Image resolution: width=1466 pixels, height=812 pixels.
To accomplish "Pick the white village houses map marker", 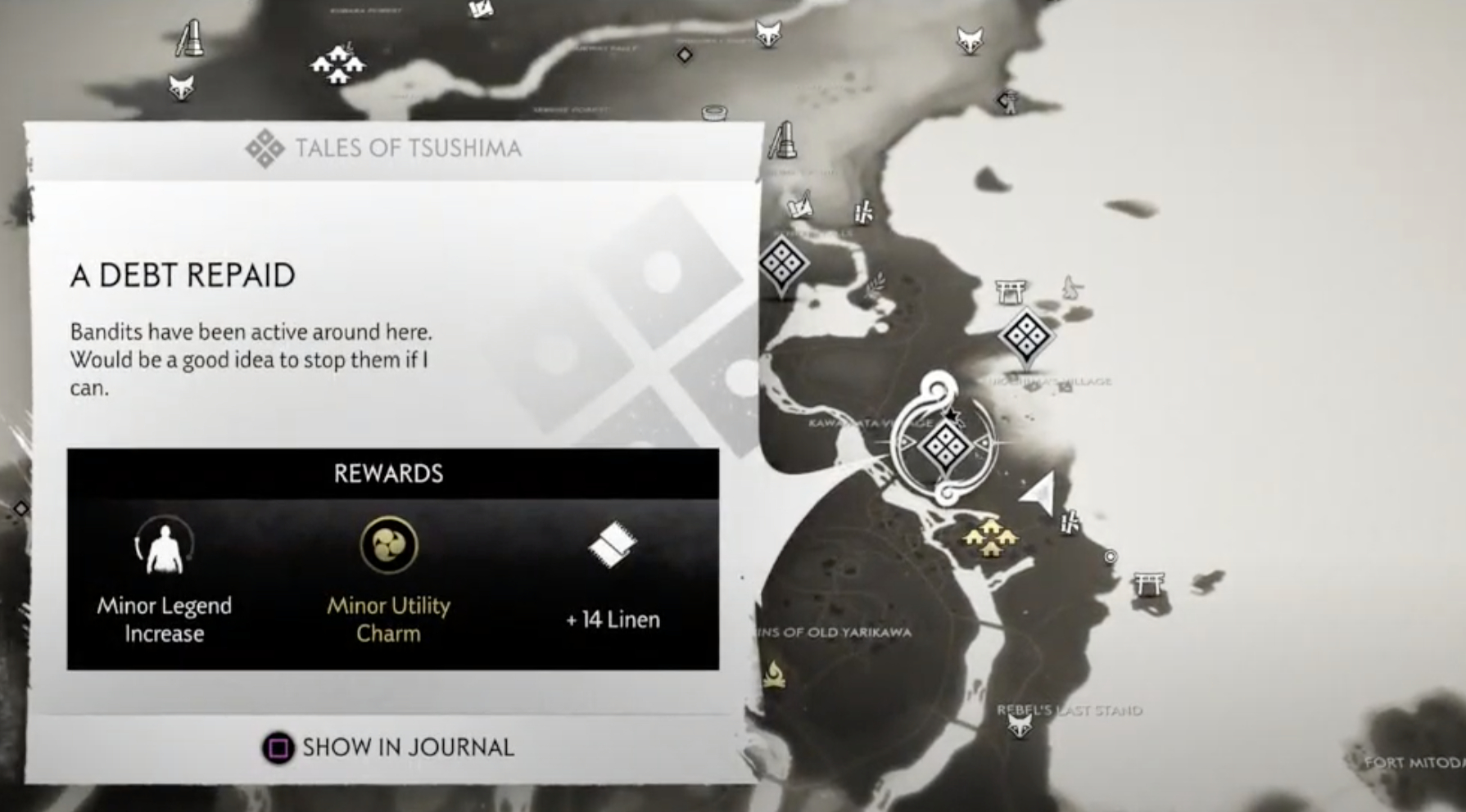I will (x=337, y=64).
